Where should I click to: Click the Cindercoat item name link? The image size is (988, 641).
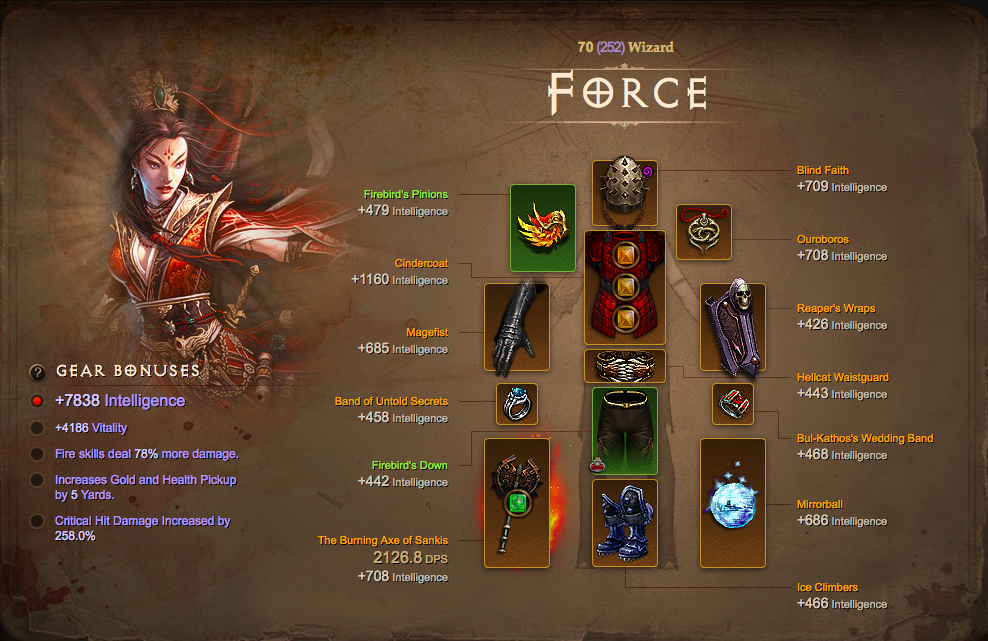(x=421, y=264)
